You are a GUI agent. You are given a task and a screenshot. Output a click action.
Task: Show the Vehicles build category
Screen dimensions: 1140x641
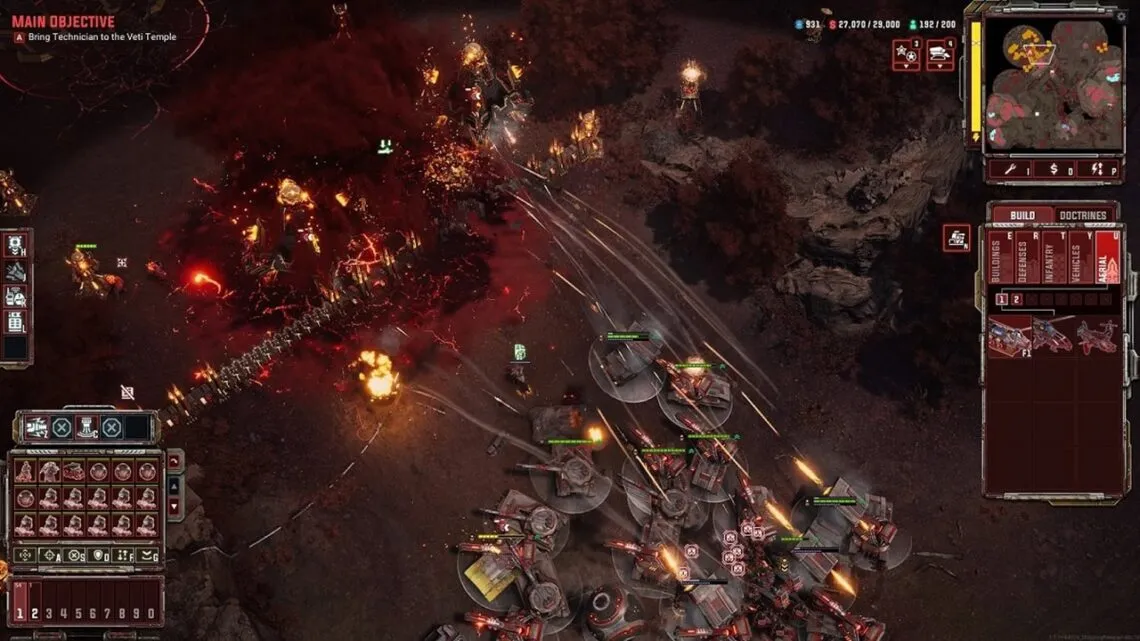1079,258
